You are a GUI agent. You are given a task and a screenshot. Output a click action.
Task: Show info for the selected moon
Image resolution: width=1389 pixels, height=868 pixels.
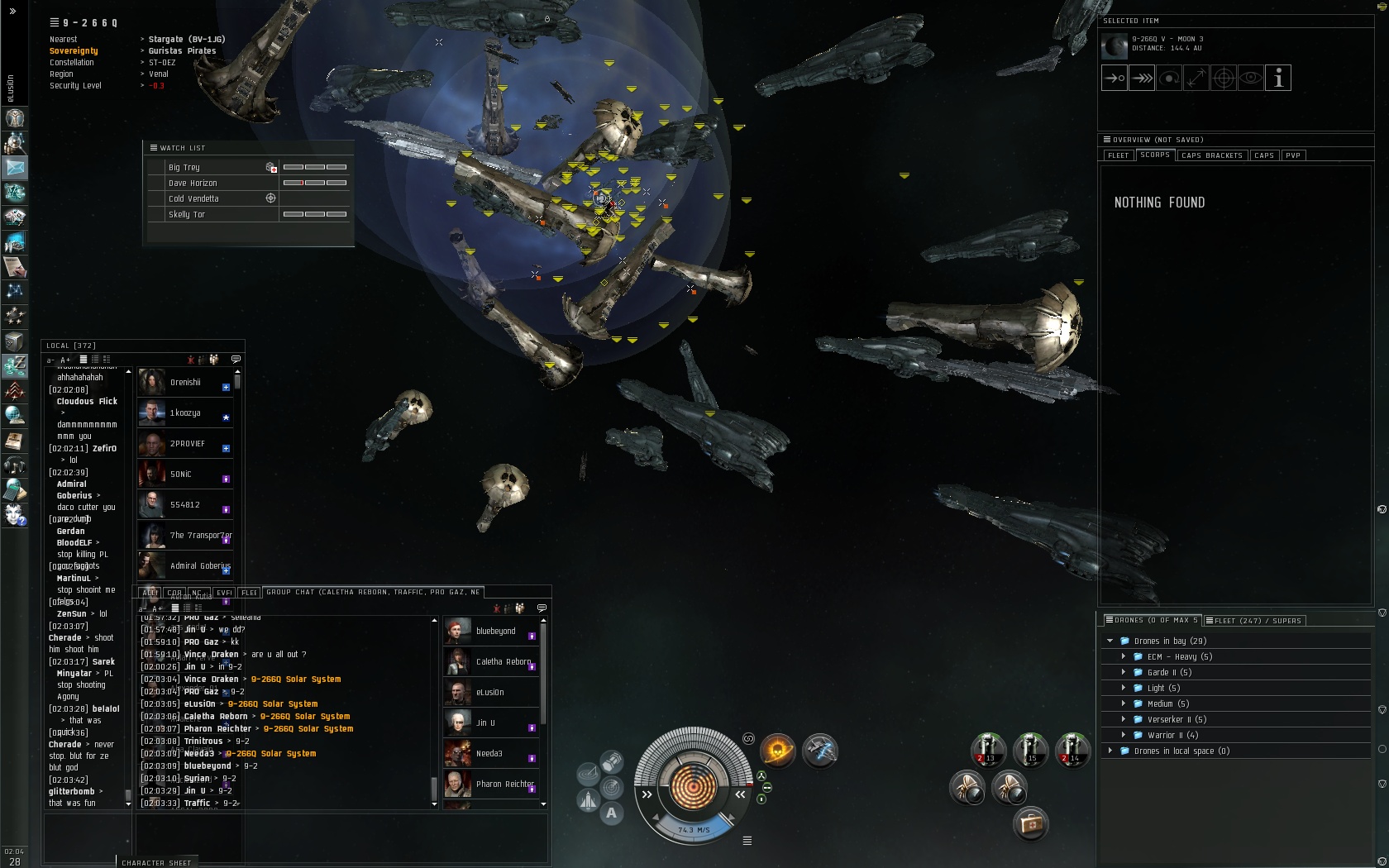1278,79
